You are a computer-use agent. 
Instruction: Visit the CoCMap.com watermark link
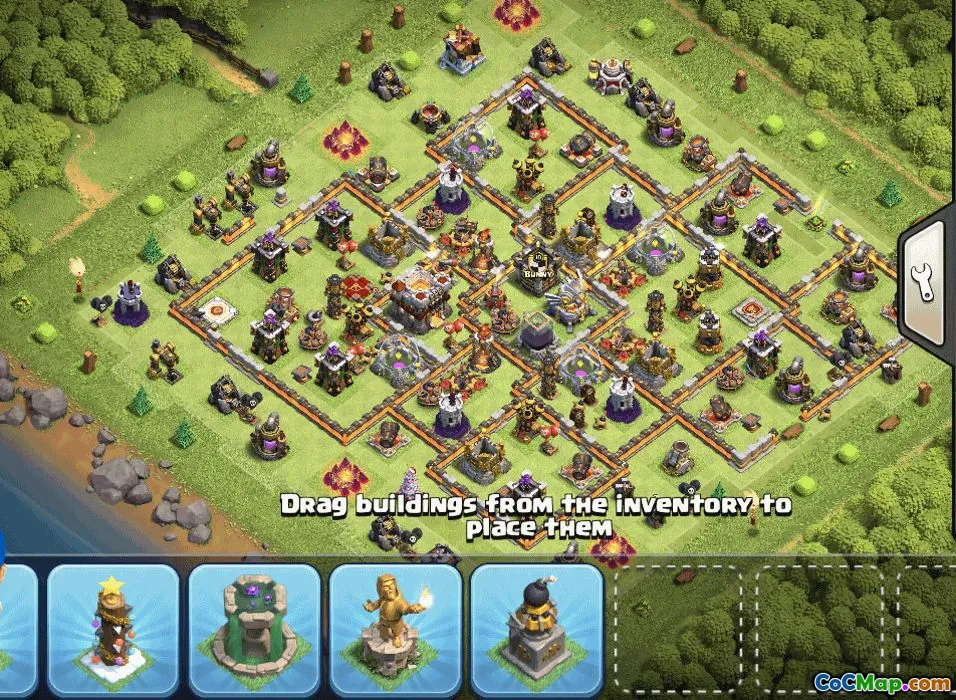click(882, 682)
